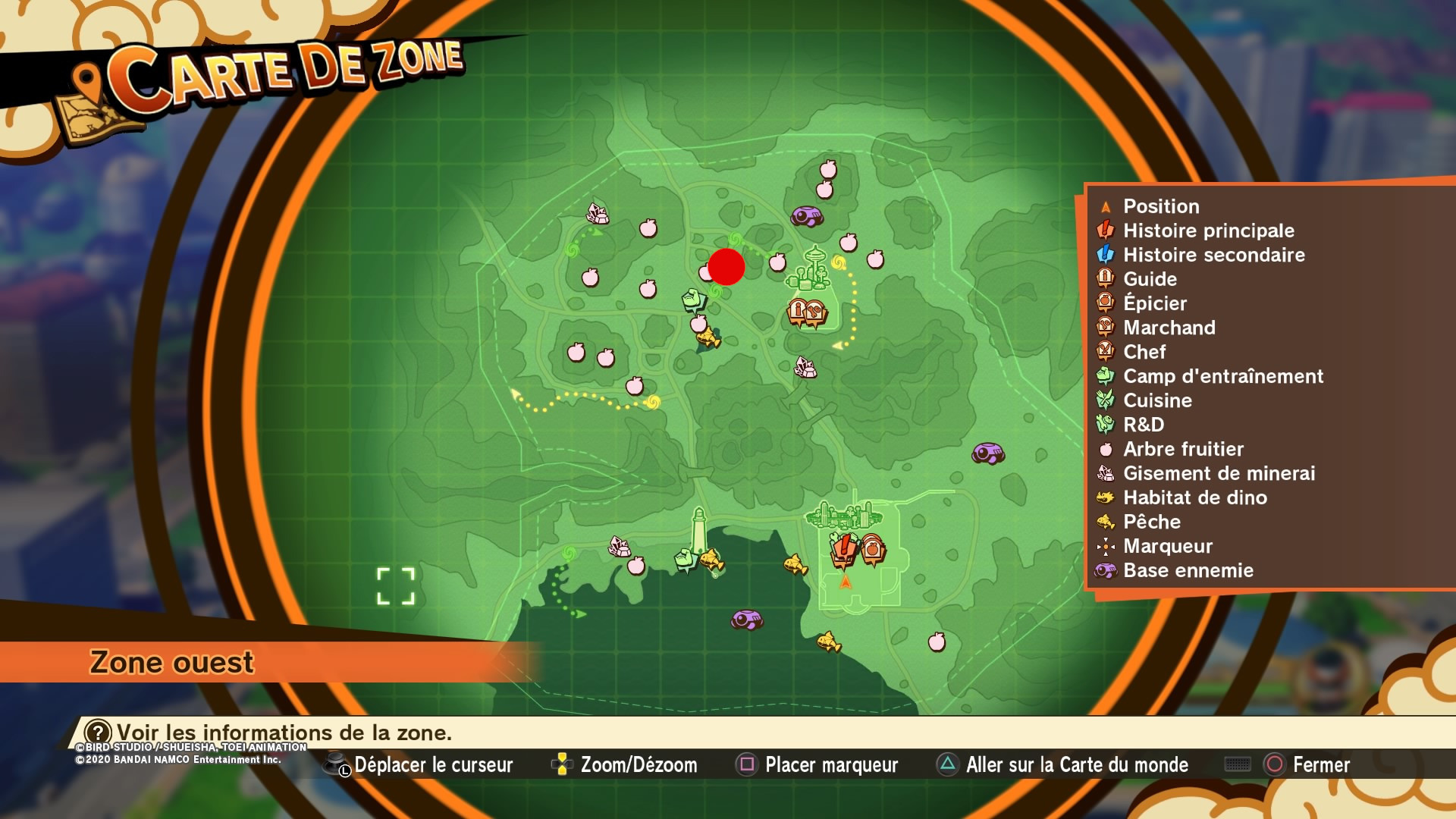Select the main story exclamation marker on map

[843, 549]
